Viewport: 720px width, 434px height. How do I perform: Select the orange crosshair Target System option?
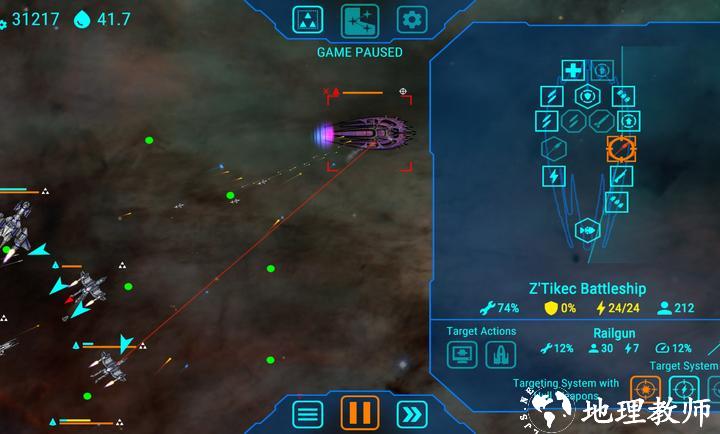pyautogui.click(x=645, y=388)
